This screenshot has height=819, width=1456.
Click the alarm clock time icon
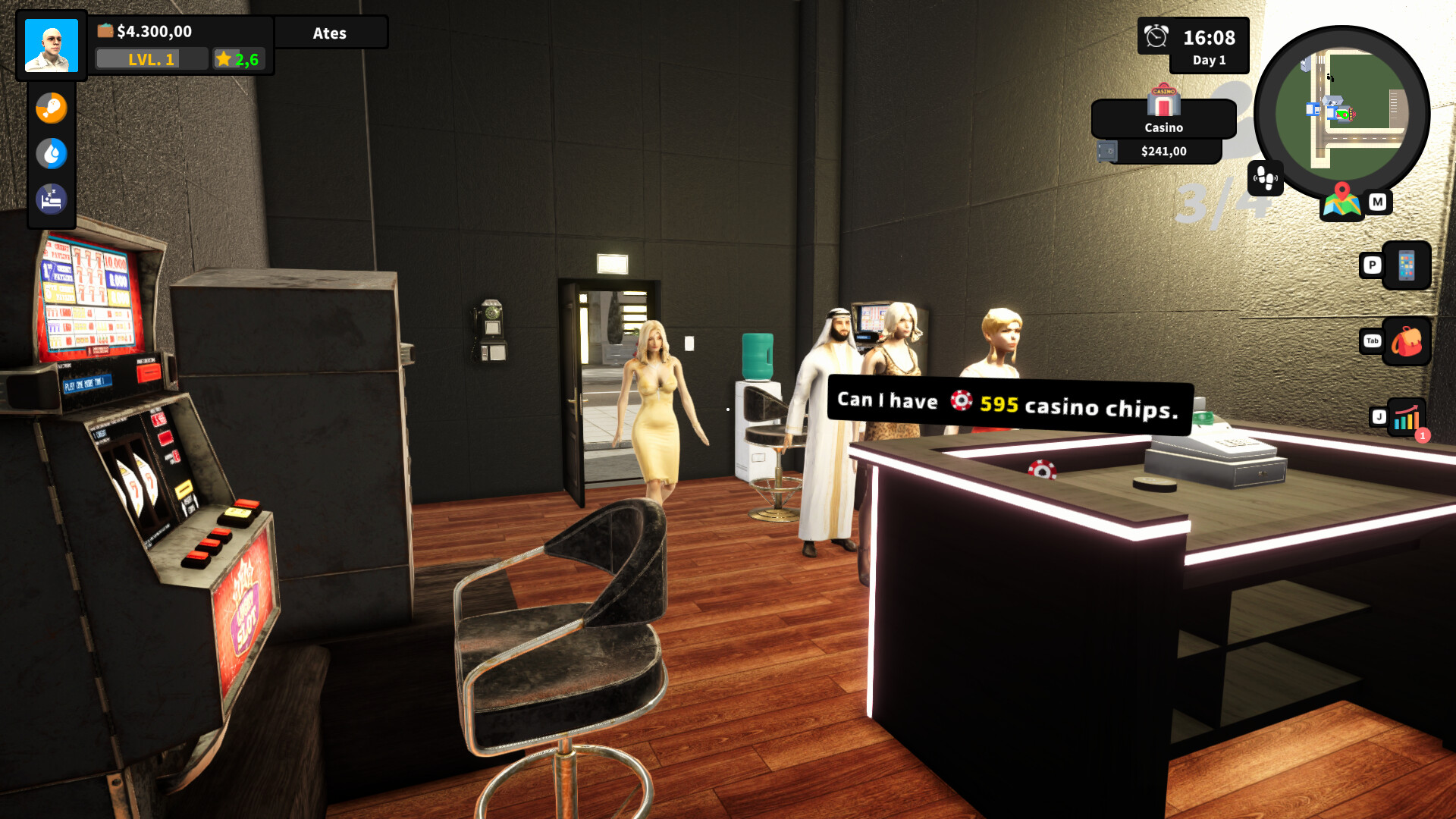point(1154,36)
